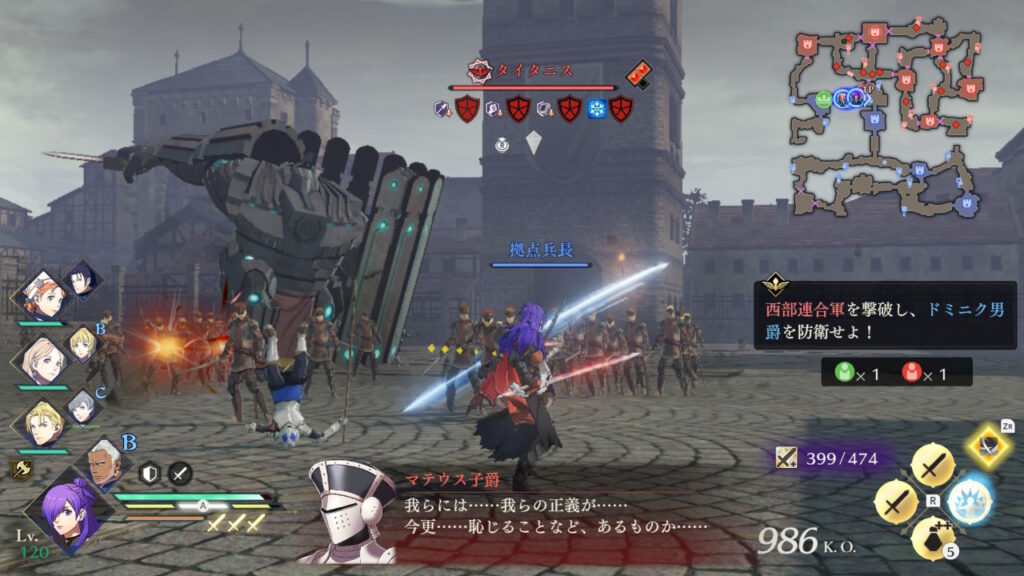Use the healing item pouch icon
The height and width of the screenshot is (576, 1024).
[x=934, y=535]
